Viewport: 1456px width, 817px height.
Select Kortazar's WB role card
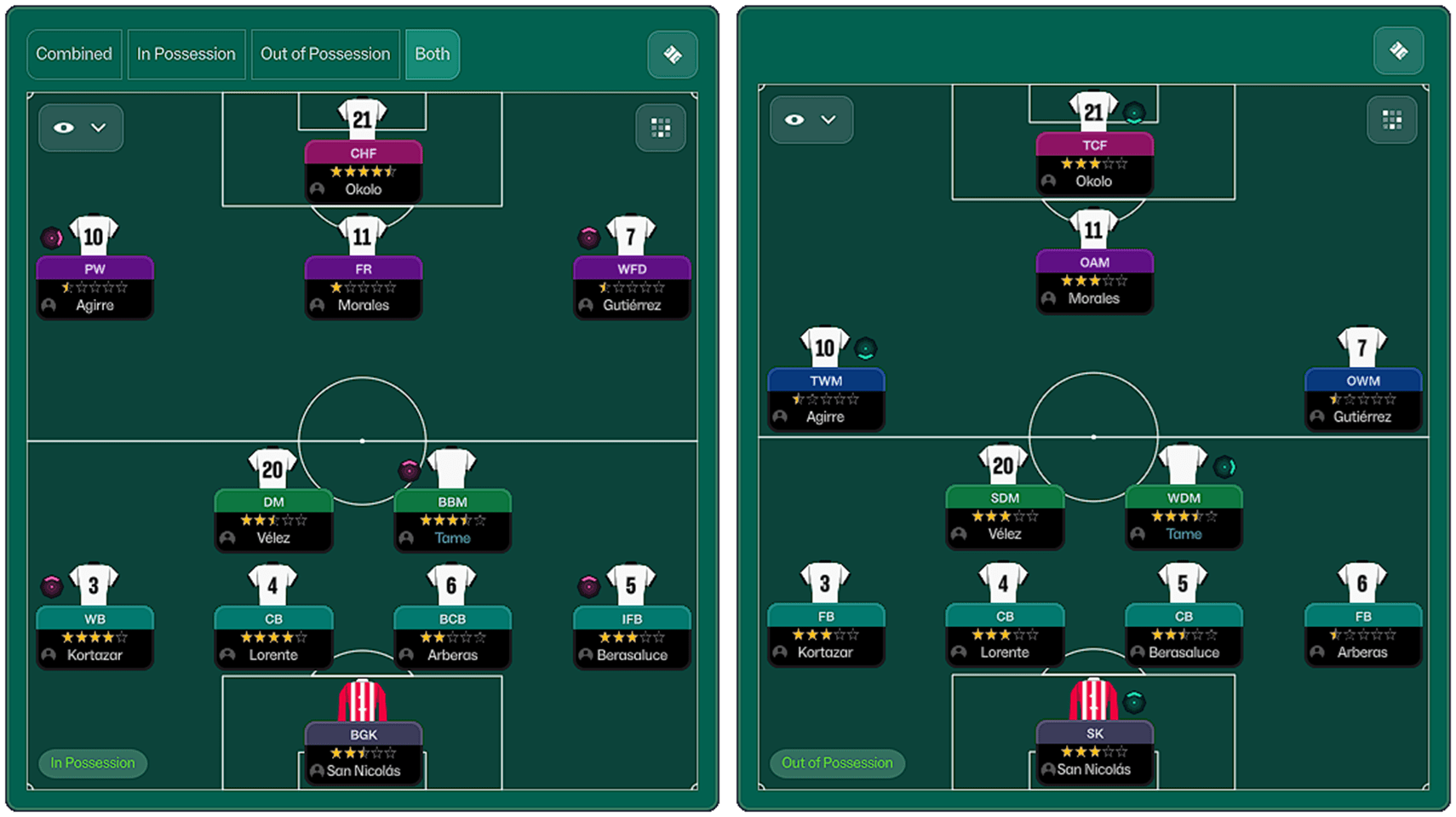tap(95, 636)
